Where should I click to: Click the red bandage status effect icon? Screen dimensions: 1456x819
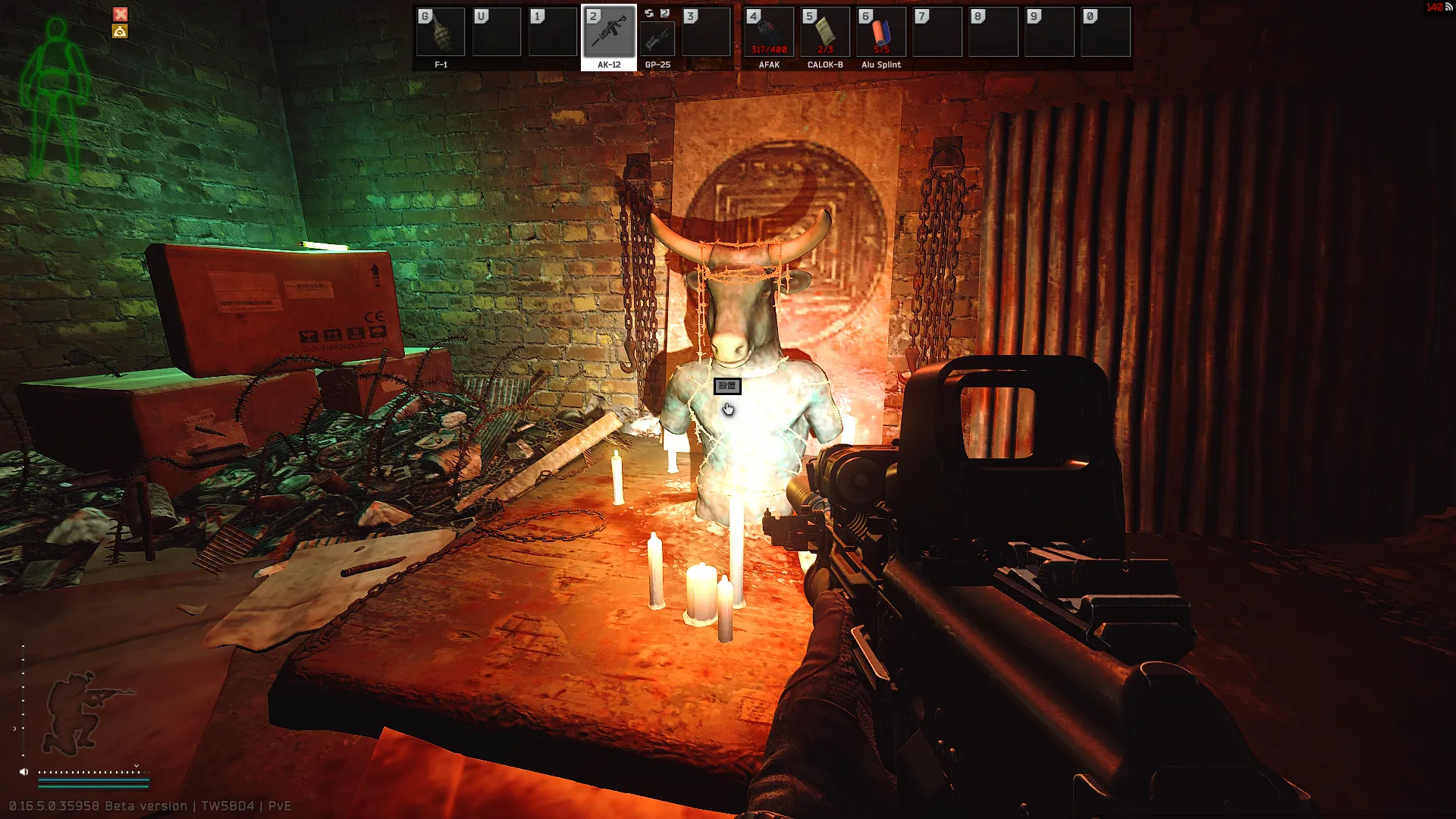pyautogui.click(x=121, y=14)
